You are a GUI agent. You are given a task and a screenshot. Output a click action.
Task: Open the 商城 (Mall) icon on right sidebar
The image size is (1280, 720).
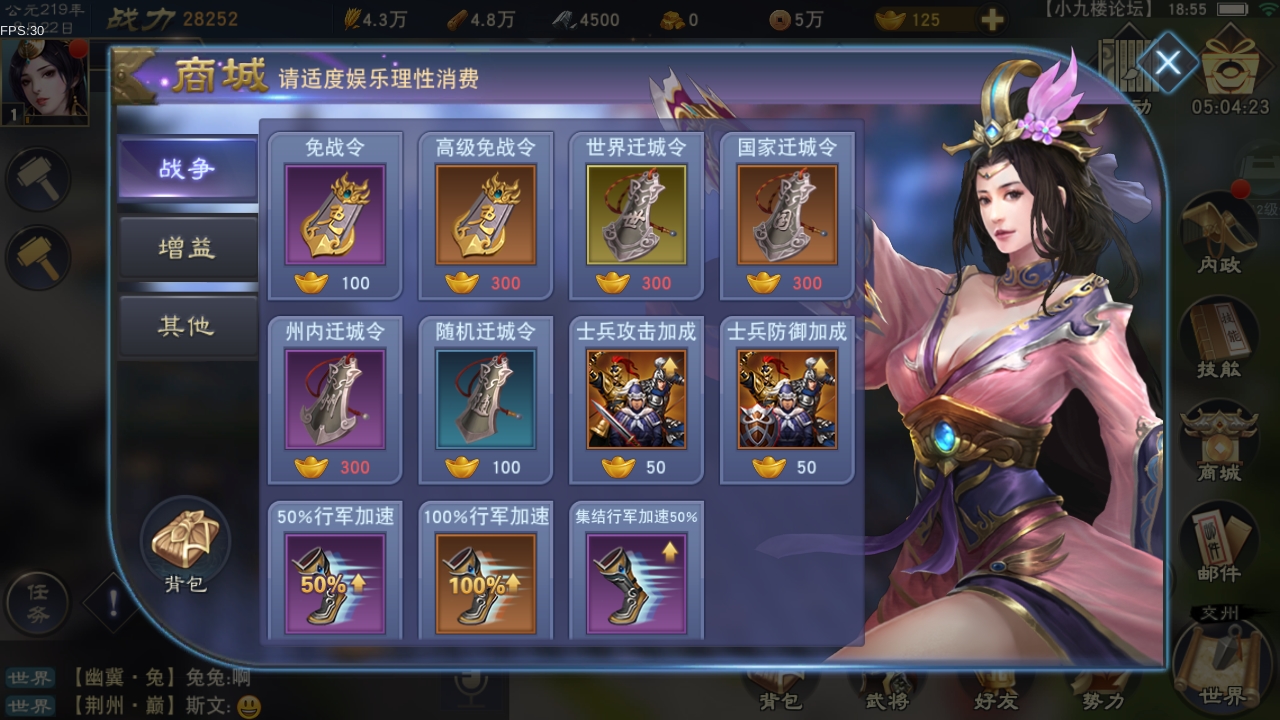click(x=1218, y=440)
